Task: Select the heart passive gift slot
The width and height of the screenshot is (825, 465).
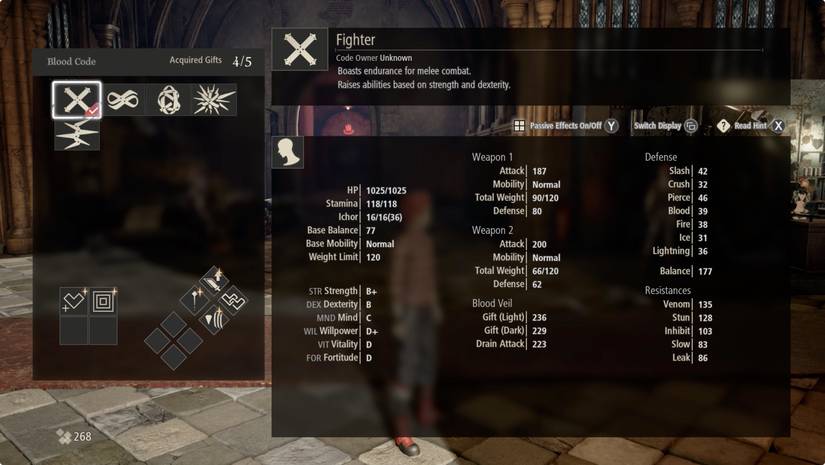Action: tap(74, 300)
